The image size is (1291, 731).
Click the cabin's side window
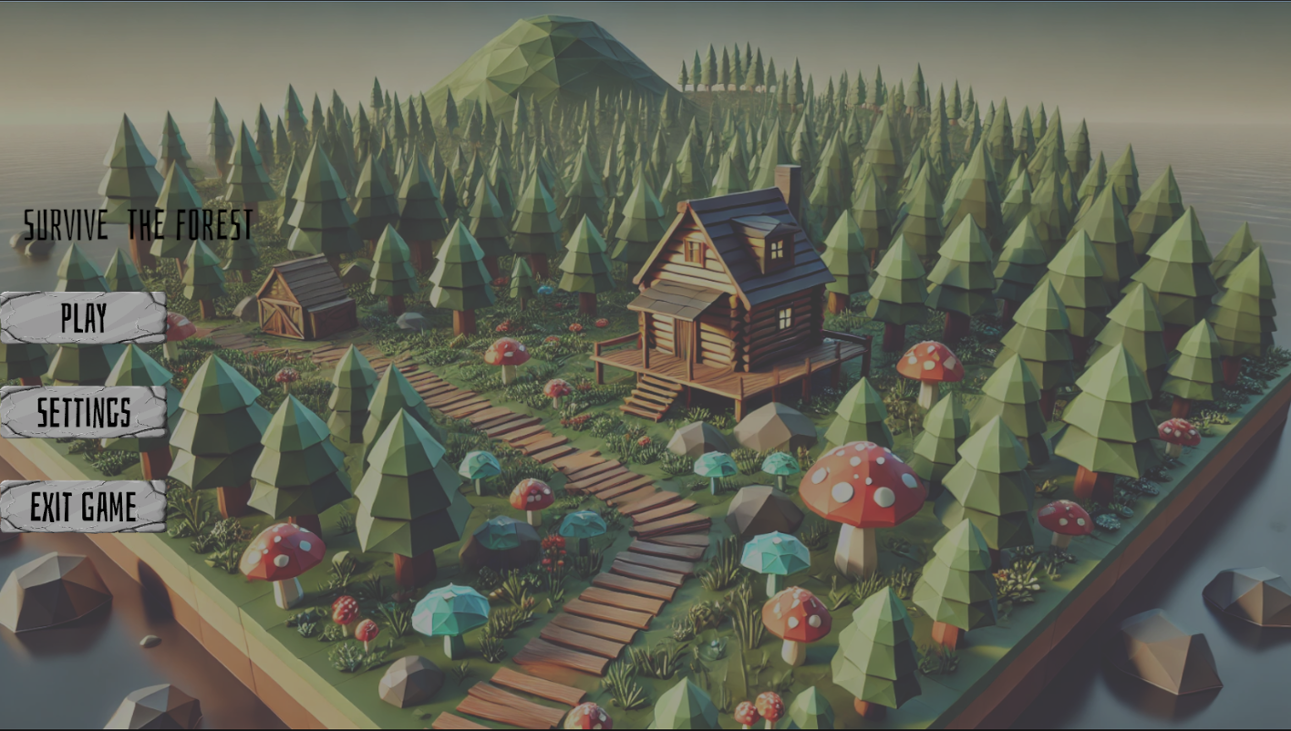point(786,316)
